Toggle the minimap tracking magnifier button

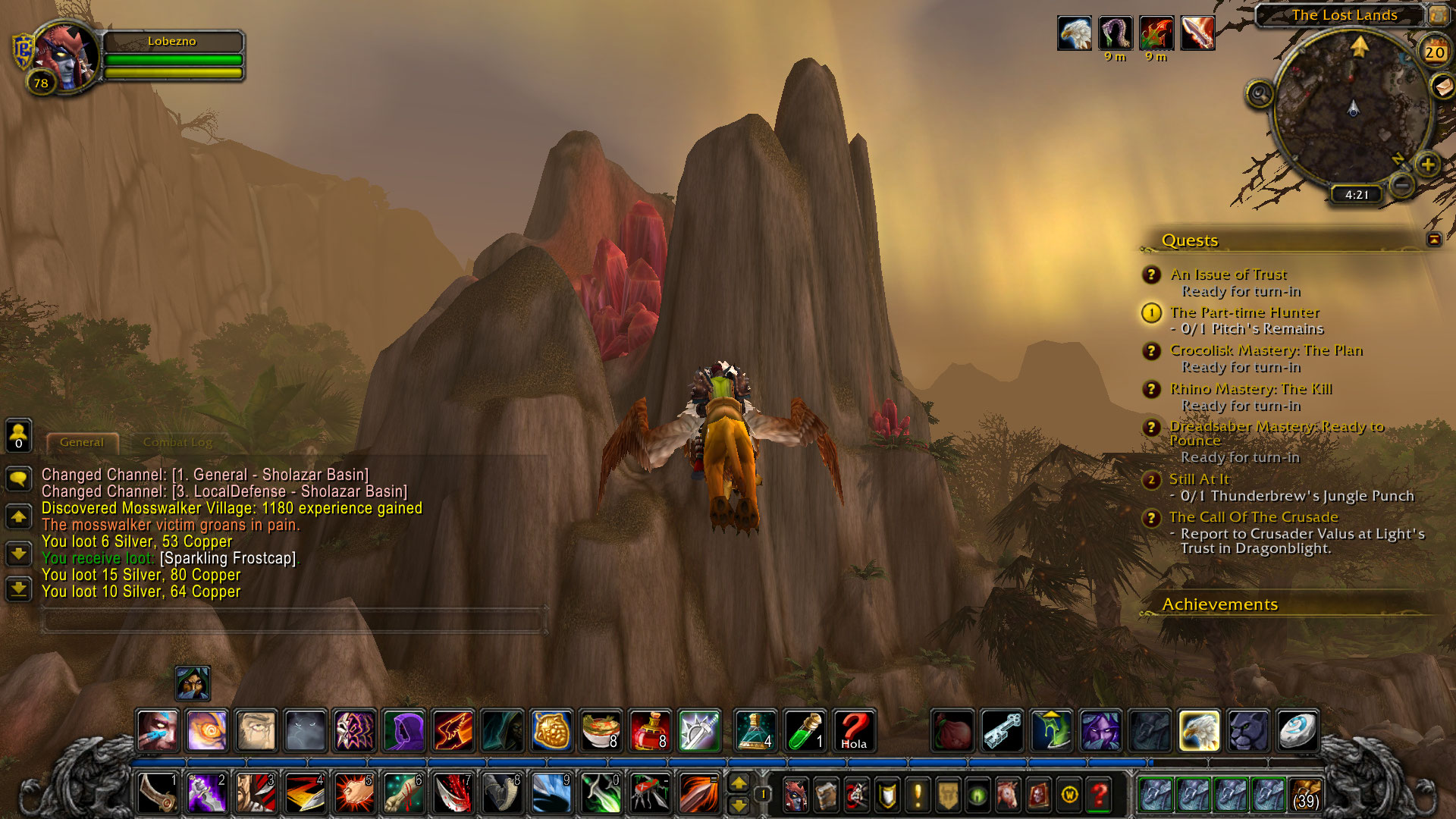1260,94
